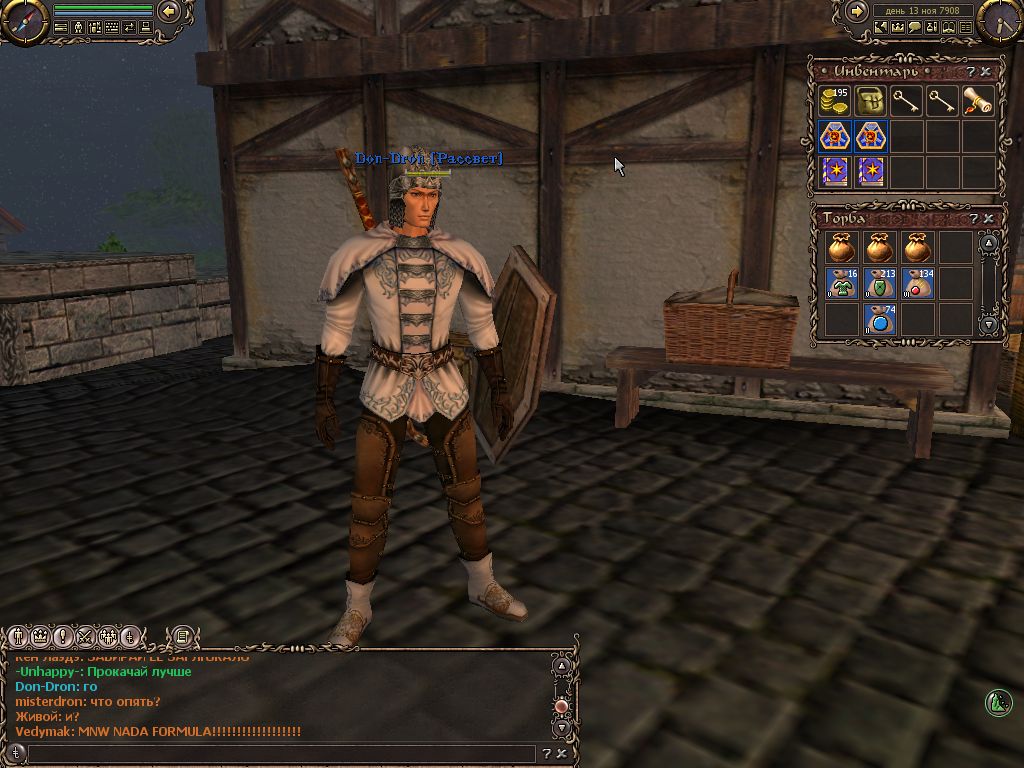The height and width of the screenshot is (768, 1024).
Task: Open the backpack item in inventory
Action: pyautogui.click(x=871, y=102)
